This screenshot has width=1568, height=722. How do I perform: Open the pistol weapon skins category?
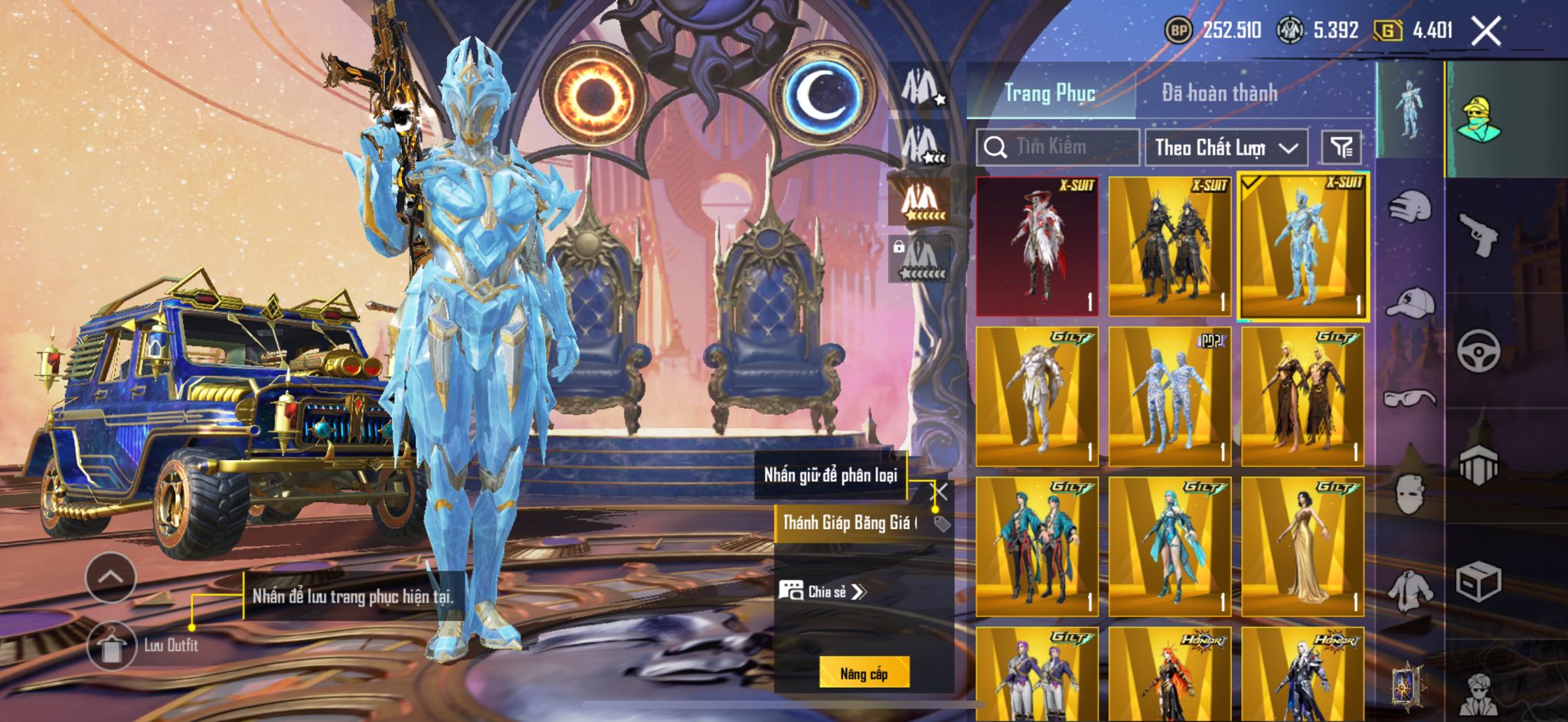(1478, 234)
